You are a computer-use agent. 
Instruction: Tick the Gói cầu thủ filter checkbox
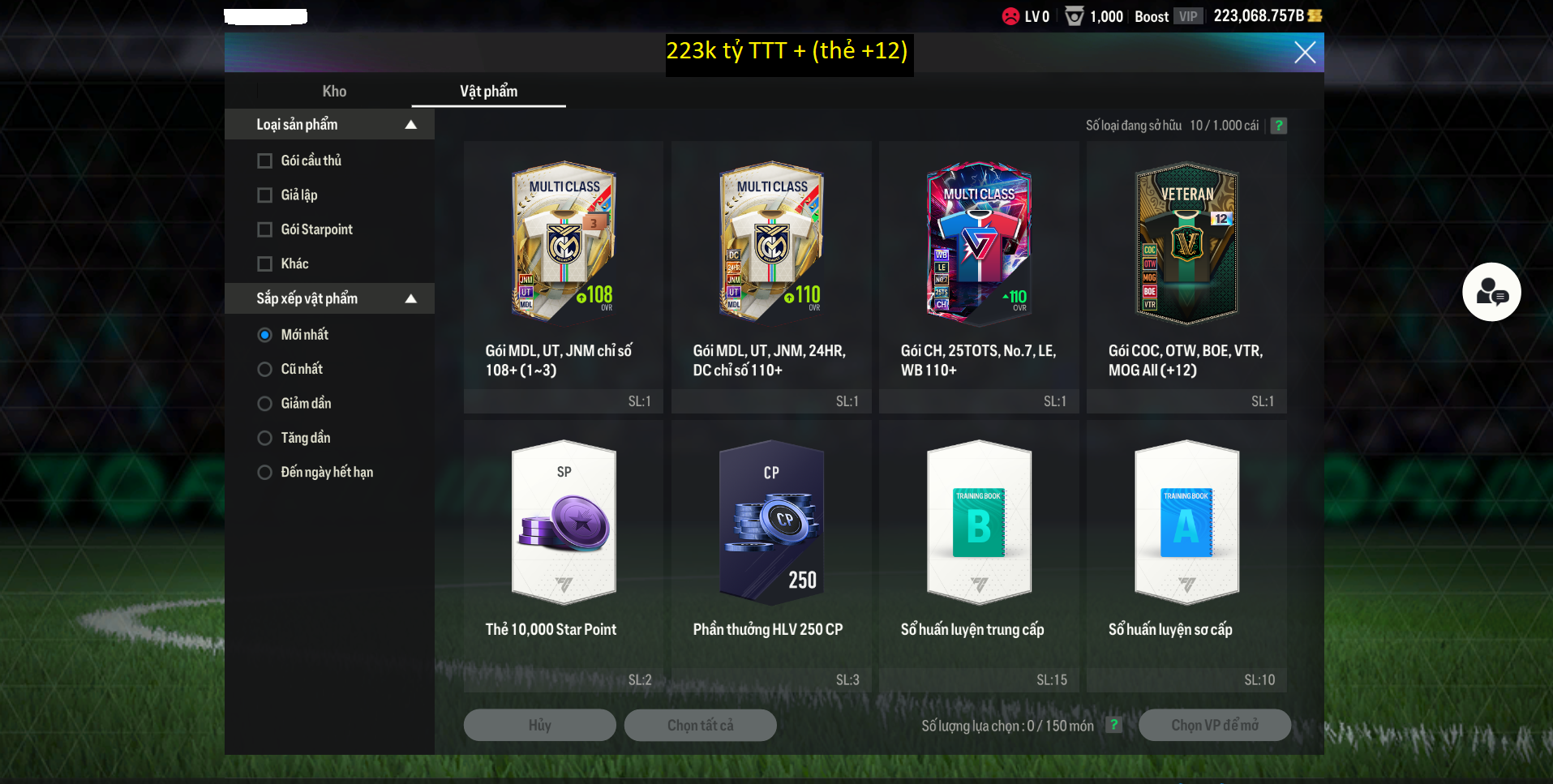pyautogui.click(x=264, y=161)
